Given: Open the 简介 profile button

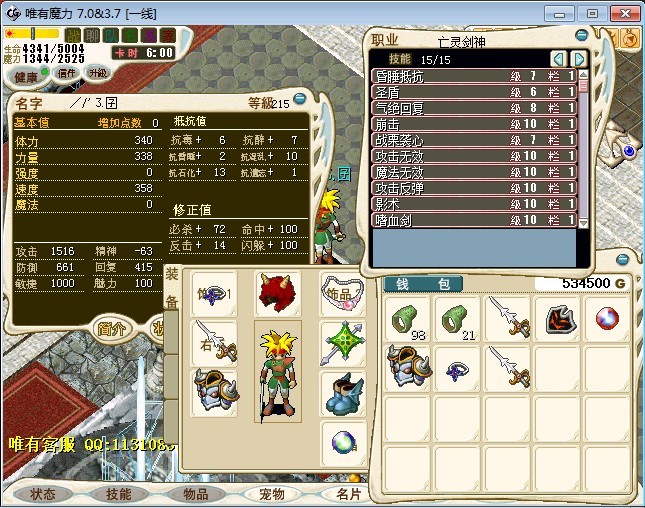Looking at the screenshot, I should coord(111,328).
